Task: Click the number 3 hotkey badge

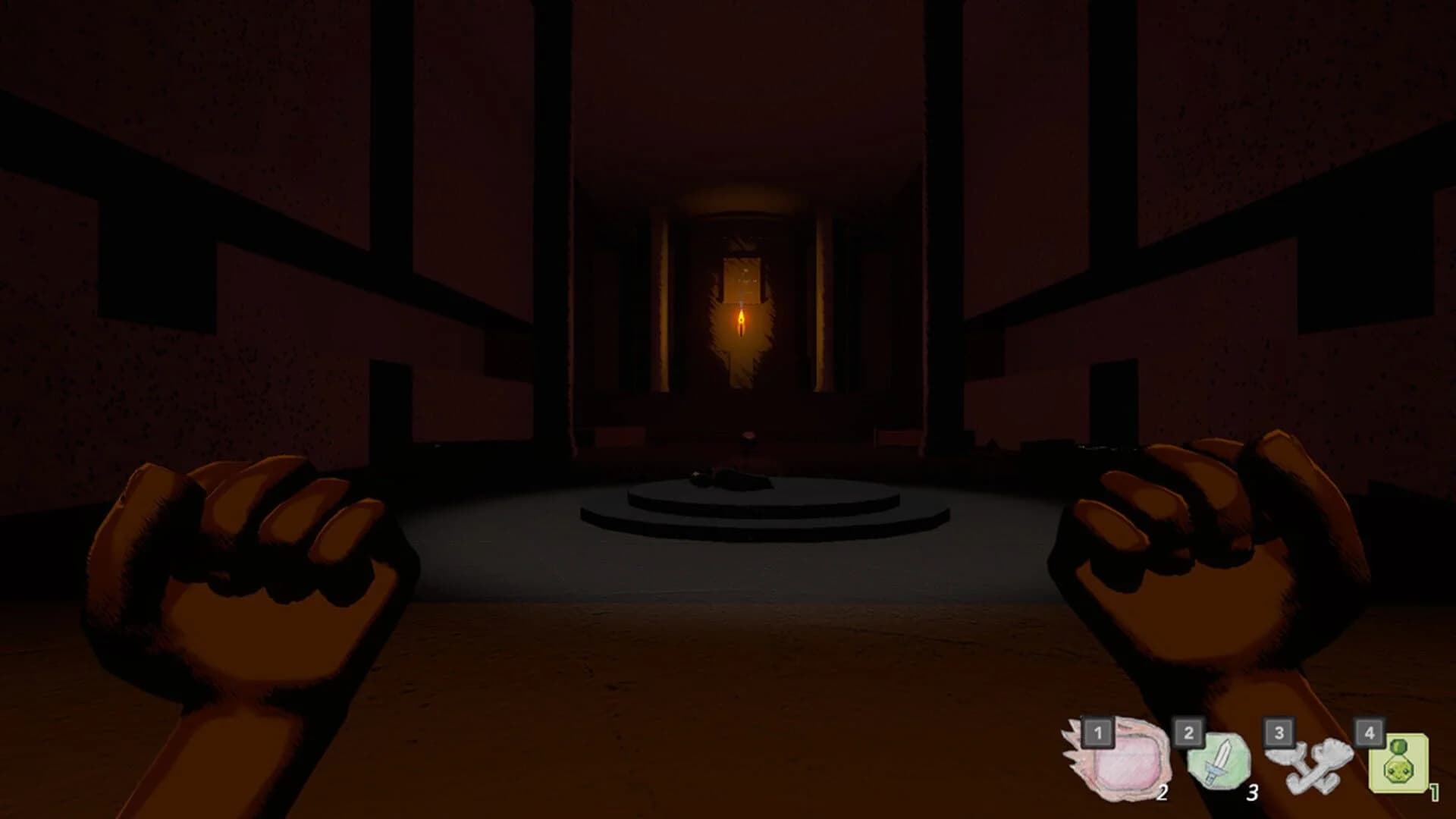Action: pos(1279,733)
